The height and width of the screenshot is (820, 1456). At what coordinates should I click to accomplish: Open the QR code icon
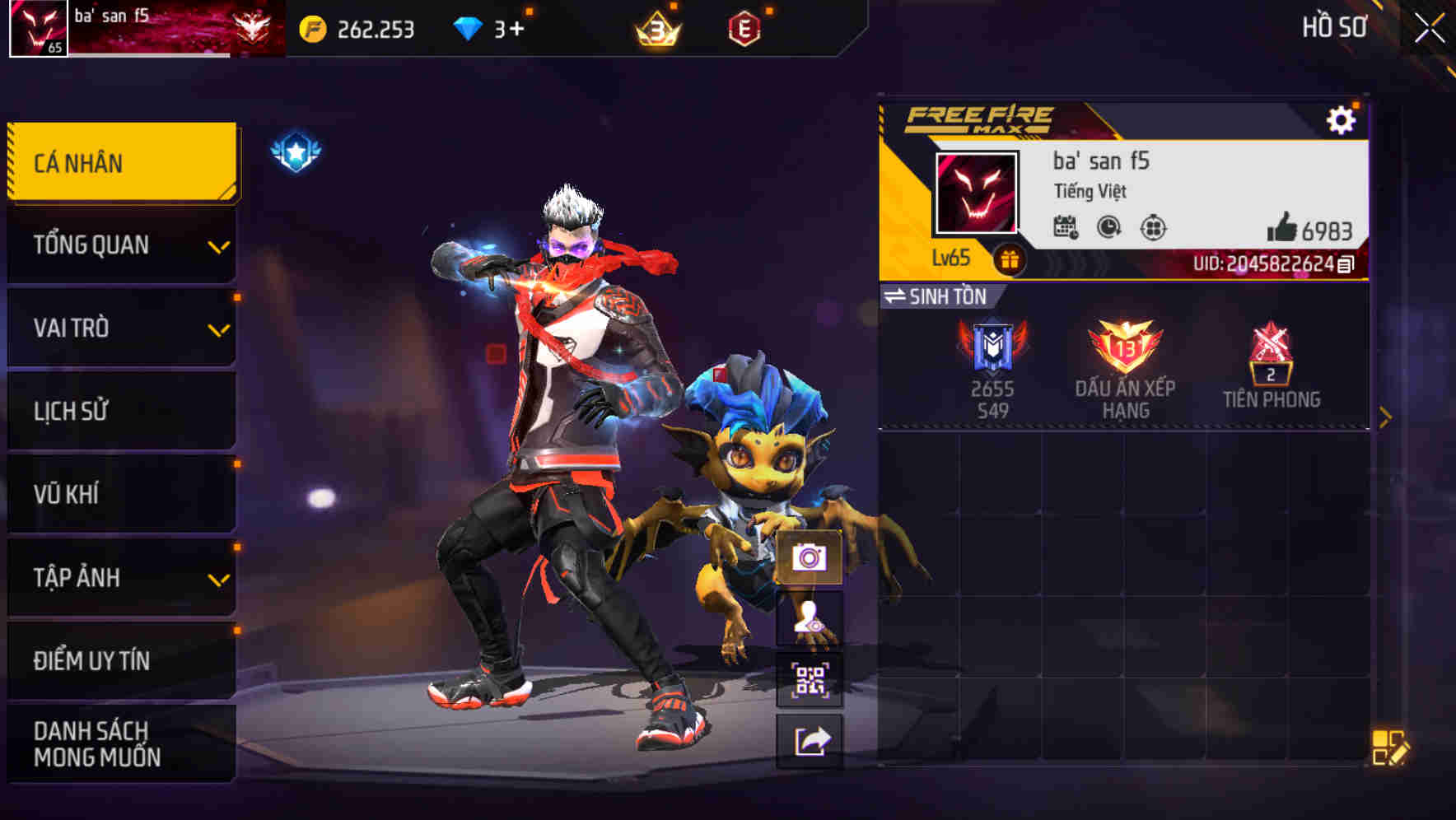coord(811,680)
